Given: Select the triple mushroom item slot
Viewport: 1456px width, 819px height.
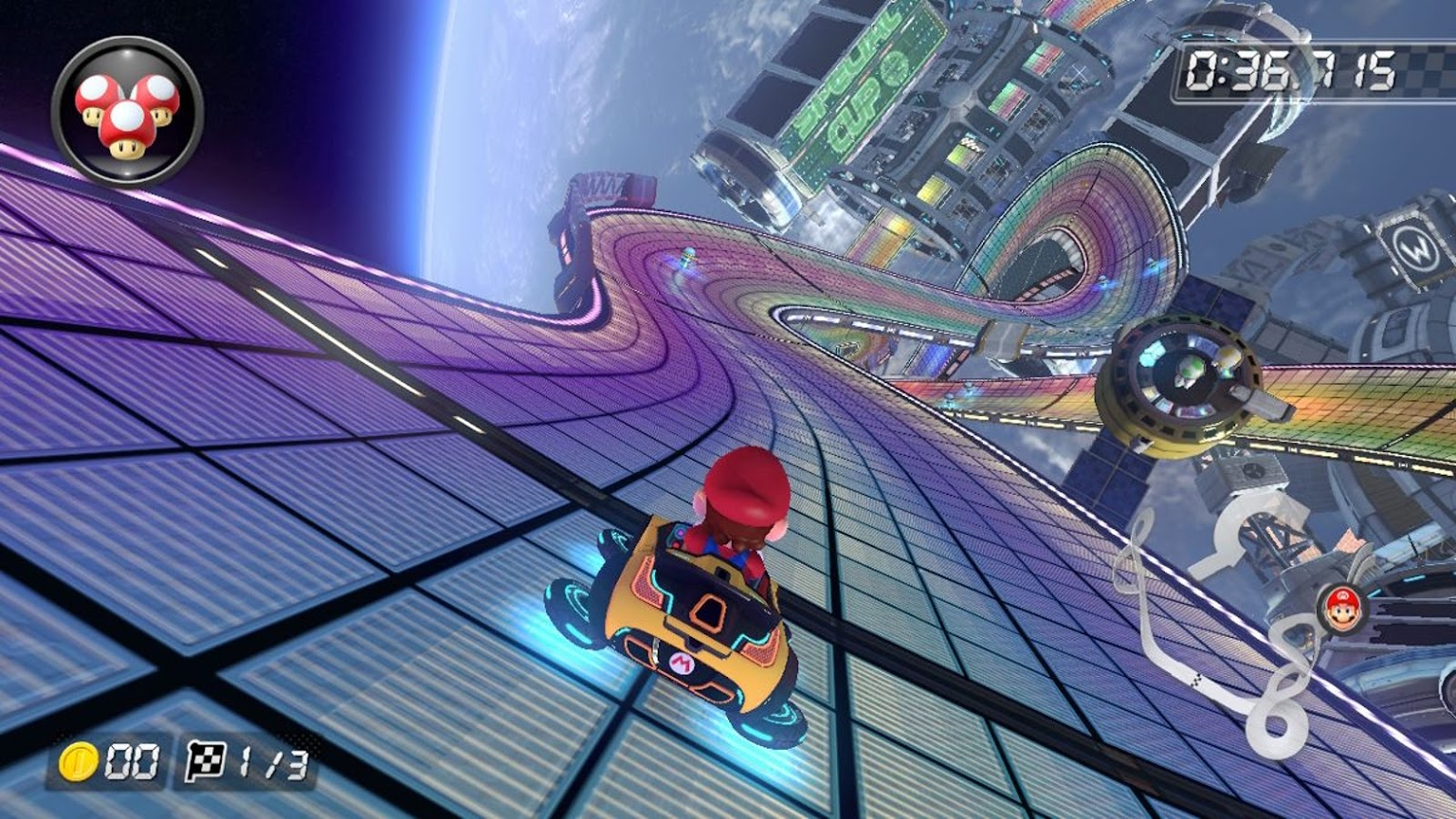Looking at the screenshot, I should point(127,112).
